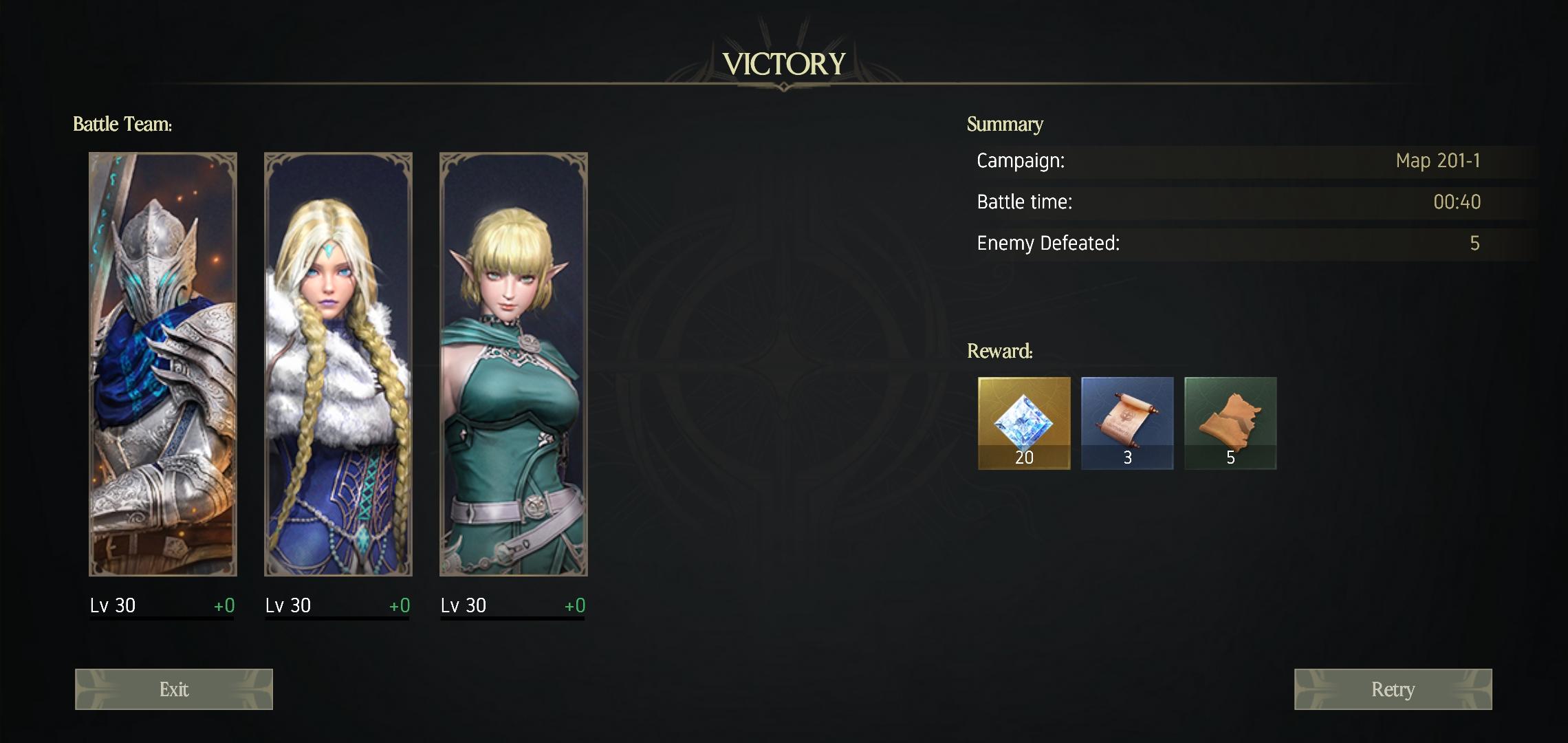Click the Summary section heading

click(1005, 125)
